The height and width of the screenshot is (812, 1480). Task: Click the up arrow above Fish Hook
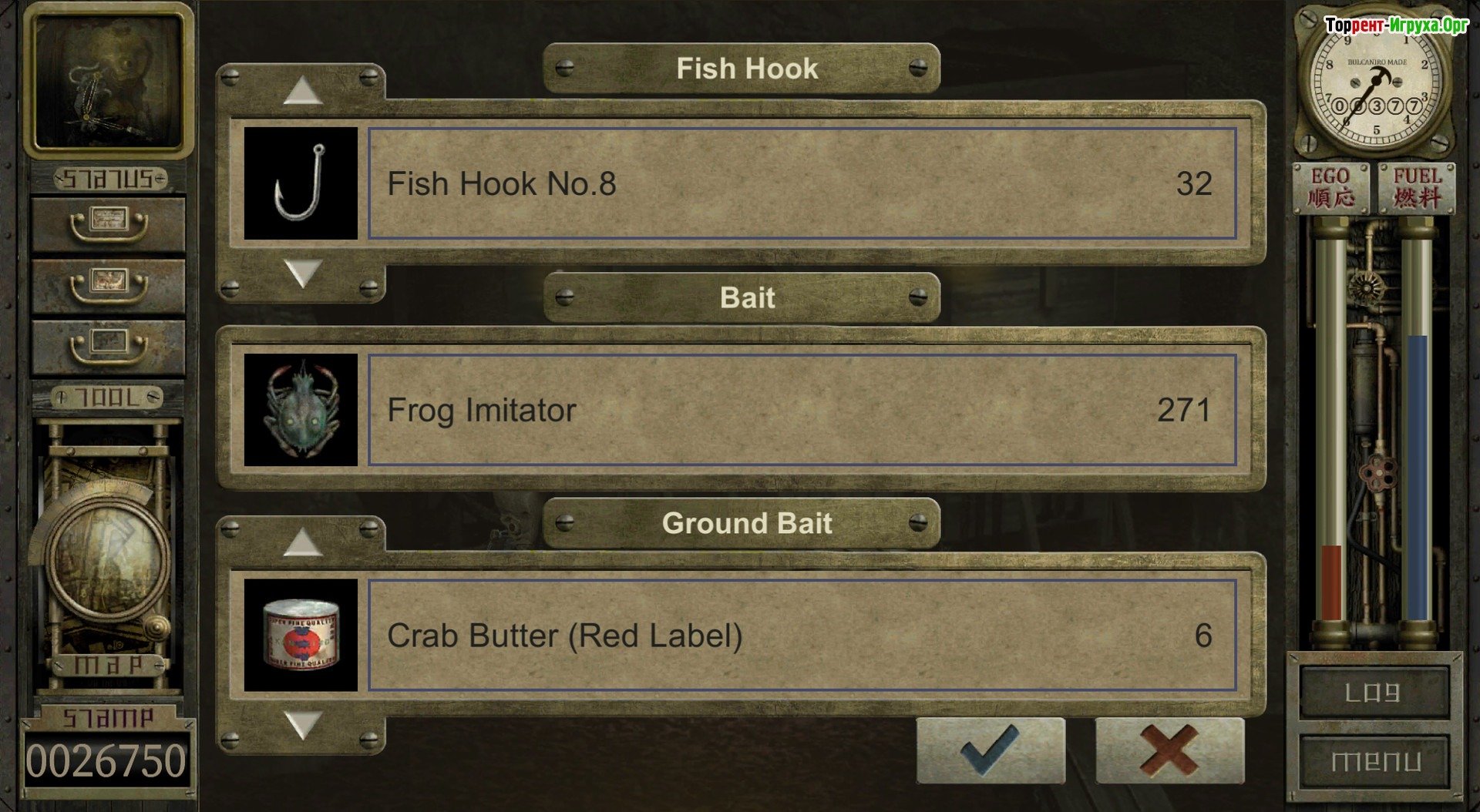pyautogui.click(x=302, y=91)
